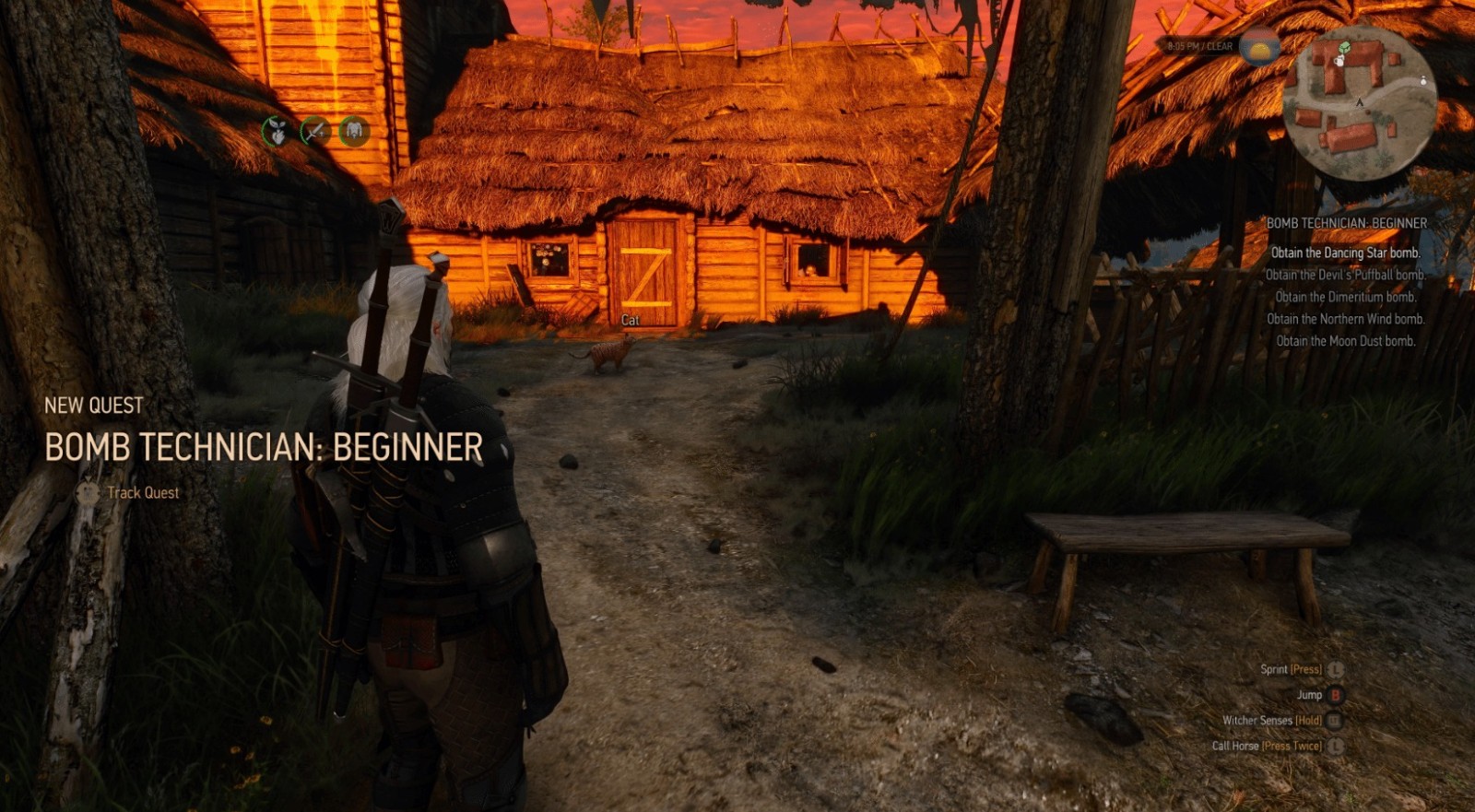Click the sword buff icon
The width and height of the screenshot is (1475, 812).
[x=315, y=132]
